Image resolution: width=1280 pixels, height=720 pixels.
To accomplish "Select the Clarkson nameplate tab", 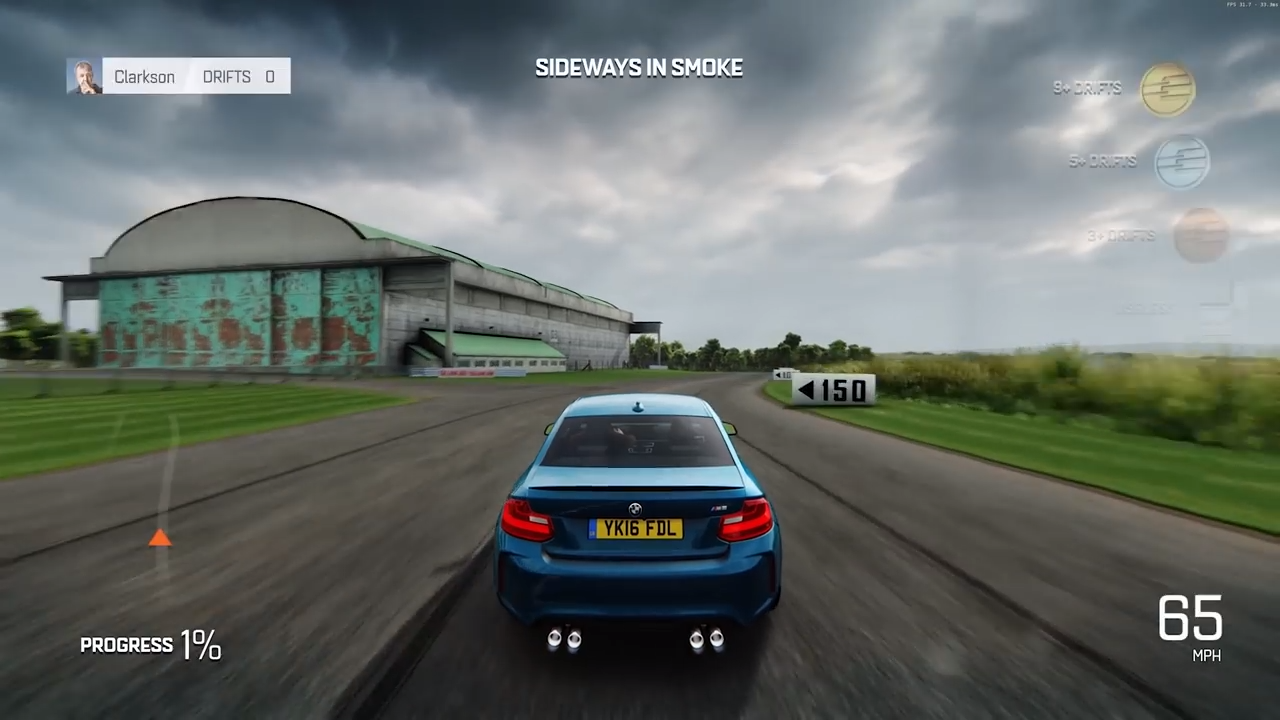I will [144, 76].
